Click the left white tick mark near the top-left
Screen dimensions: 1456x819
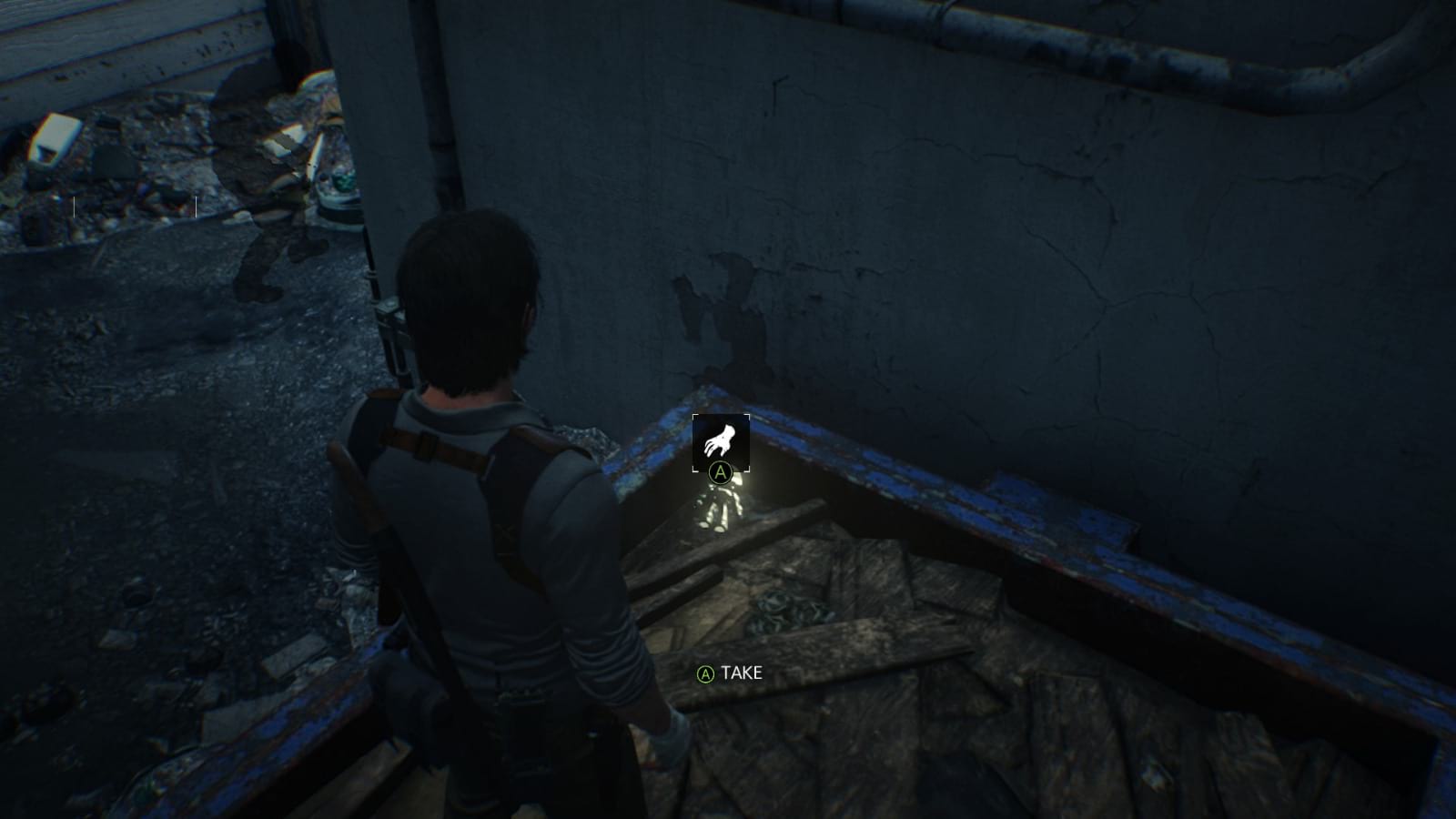(74, 207)
